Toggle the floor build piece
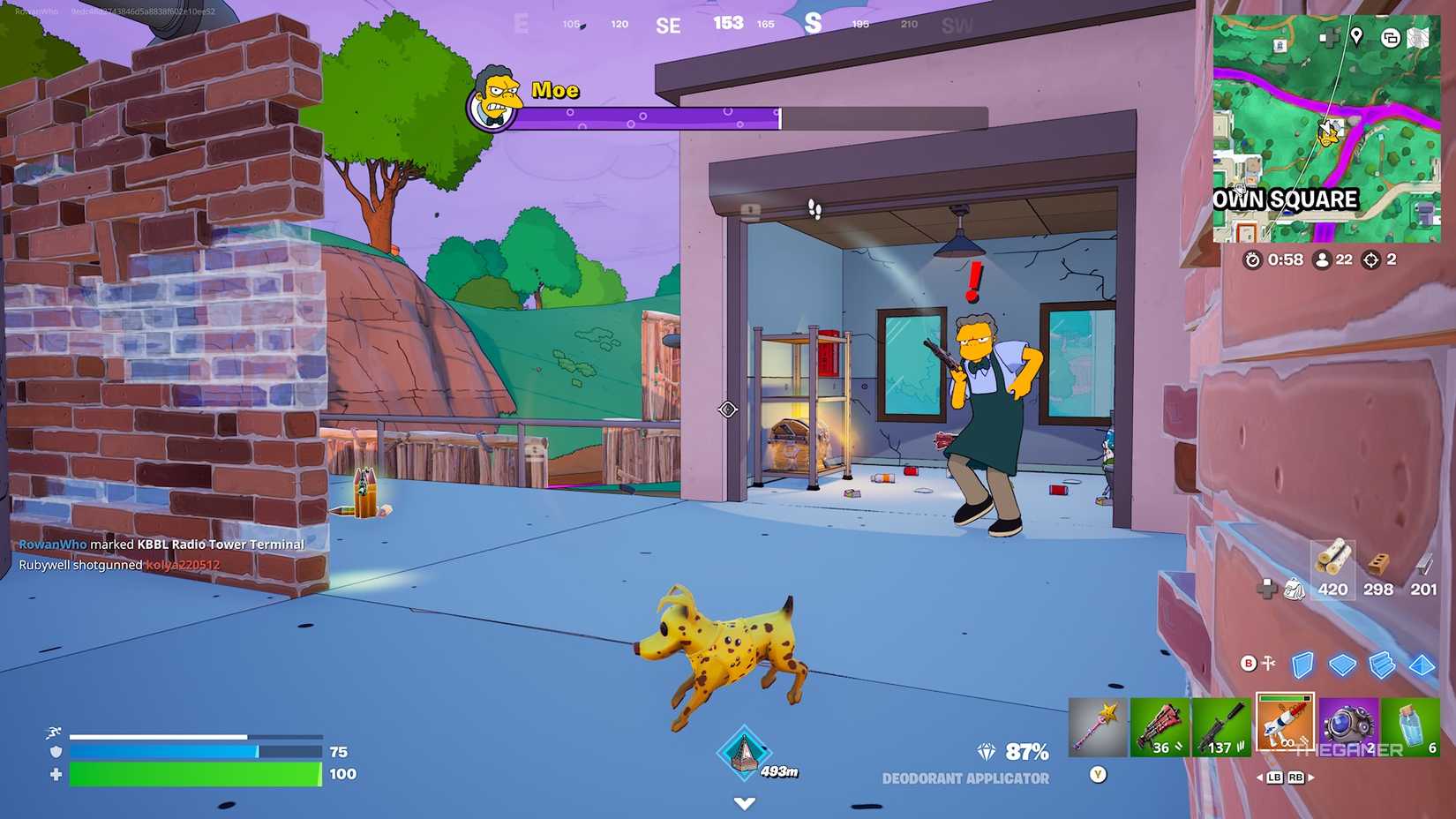This screenshot has width=1456, height=819. point(1343,665)
